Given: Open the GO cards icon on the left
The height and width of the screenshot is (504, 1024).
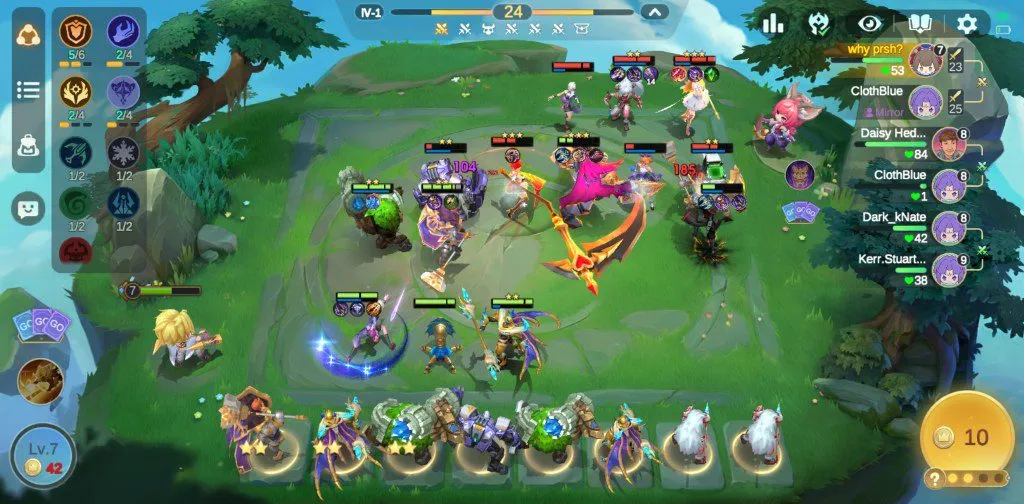Looking at the screenshot, I should pyautogui.click(x=41, y=324).
